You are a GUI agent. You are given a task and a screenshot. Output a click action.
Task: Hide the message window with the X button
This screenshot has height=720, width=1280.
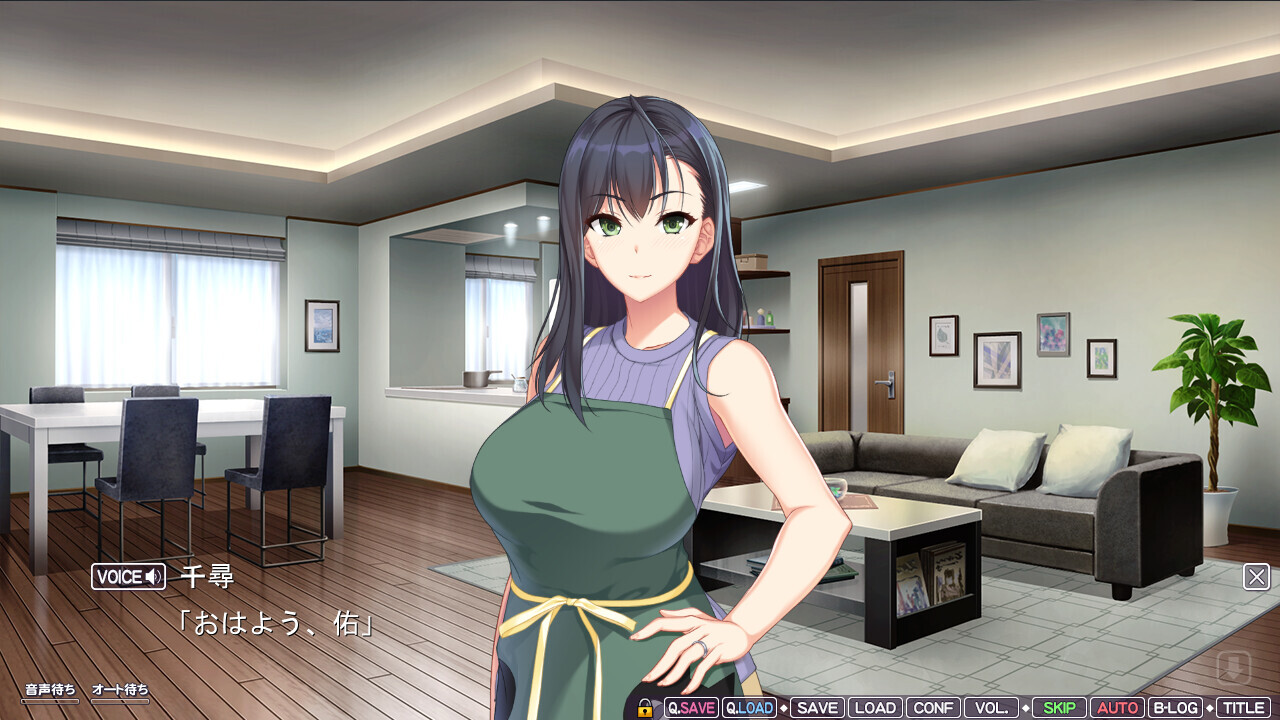pos(1257,577)
